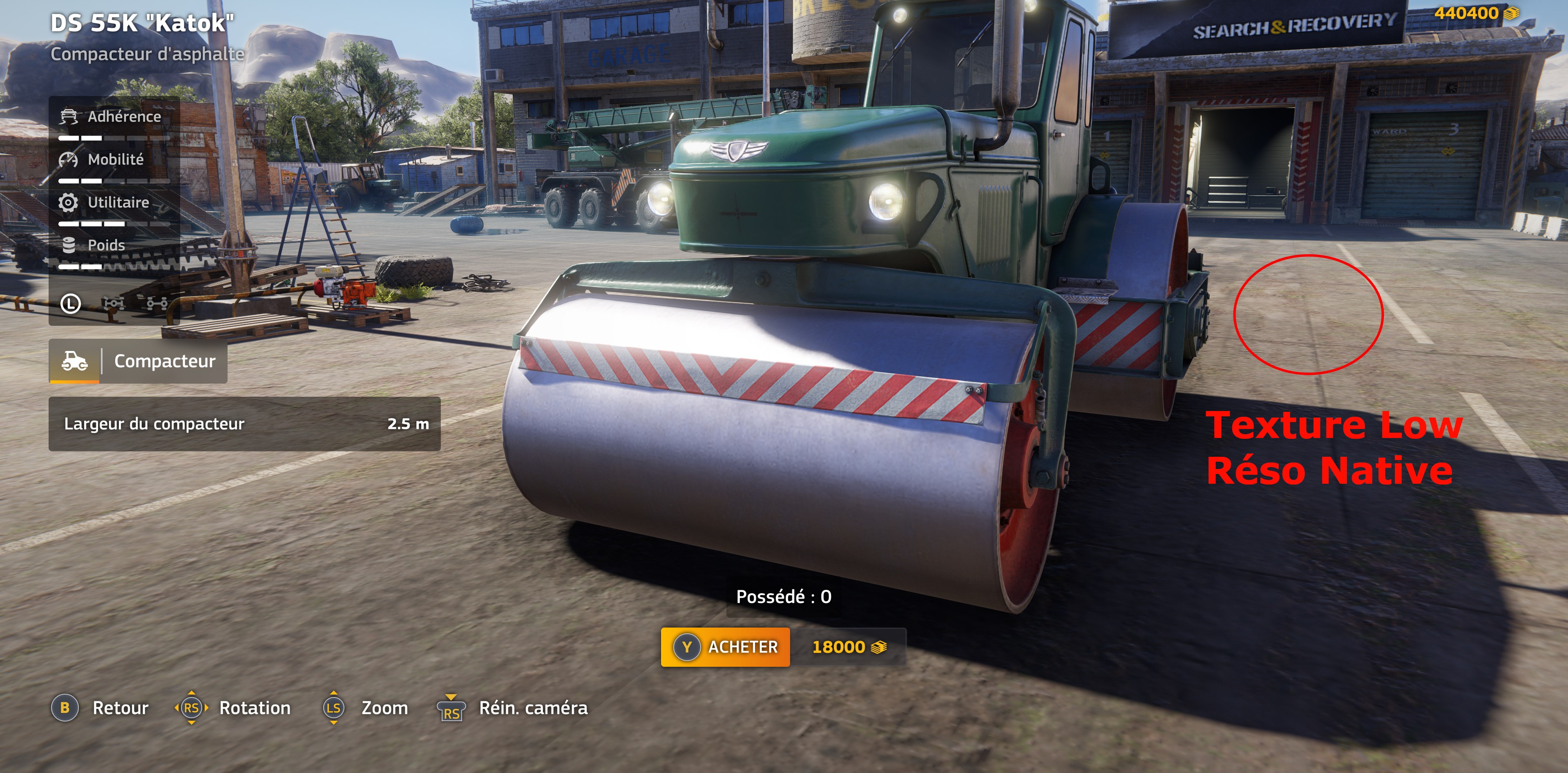Buy the vehicle with the ACHETER button
1568x773 pixels.
pos(725,647)
